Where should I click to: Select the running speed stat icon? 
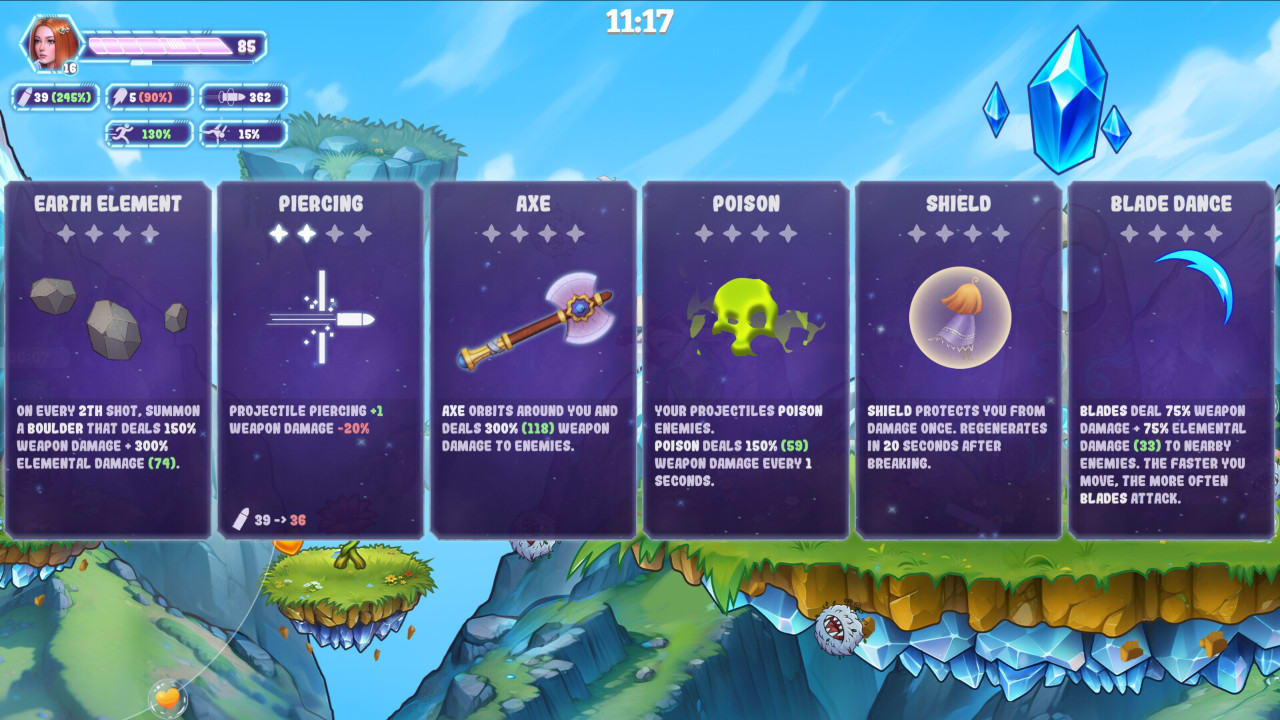123,132
